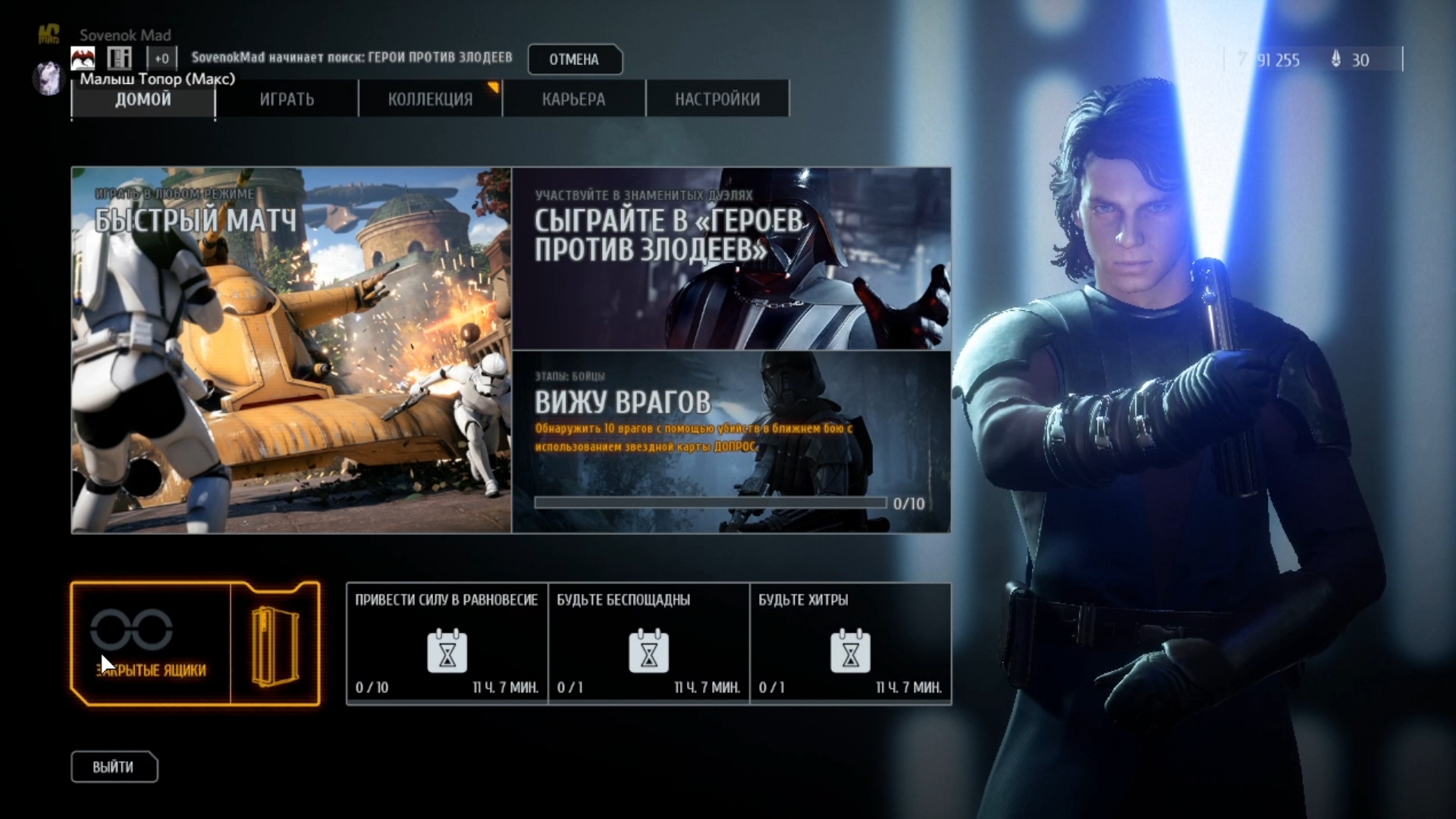Click the ВЫЙТИ exit button

114,767
